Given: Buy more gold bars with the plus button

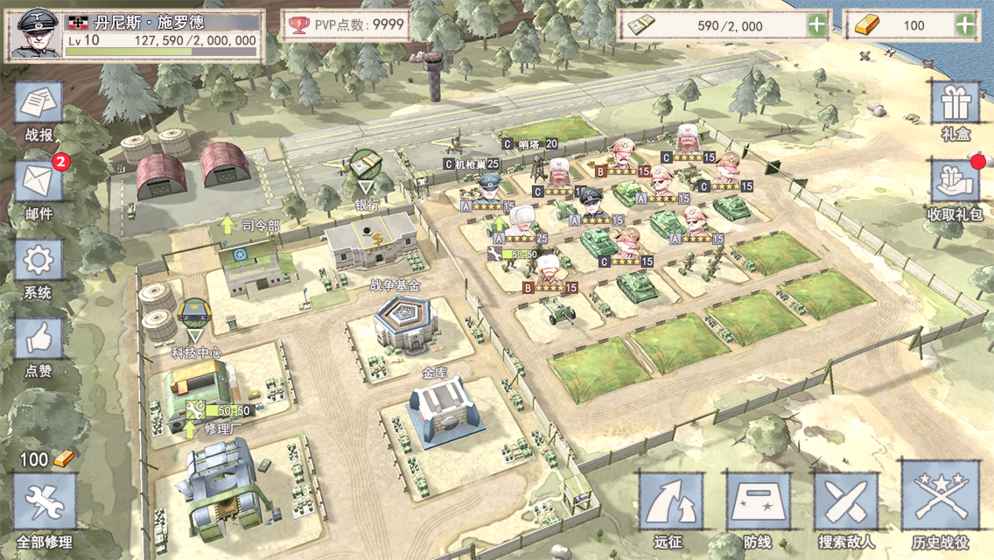Looking at the screenshot, I should pos(965,25).
